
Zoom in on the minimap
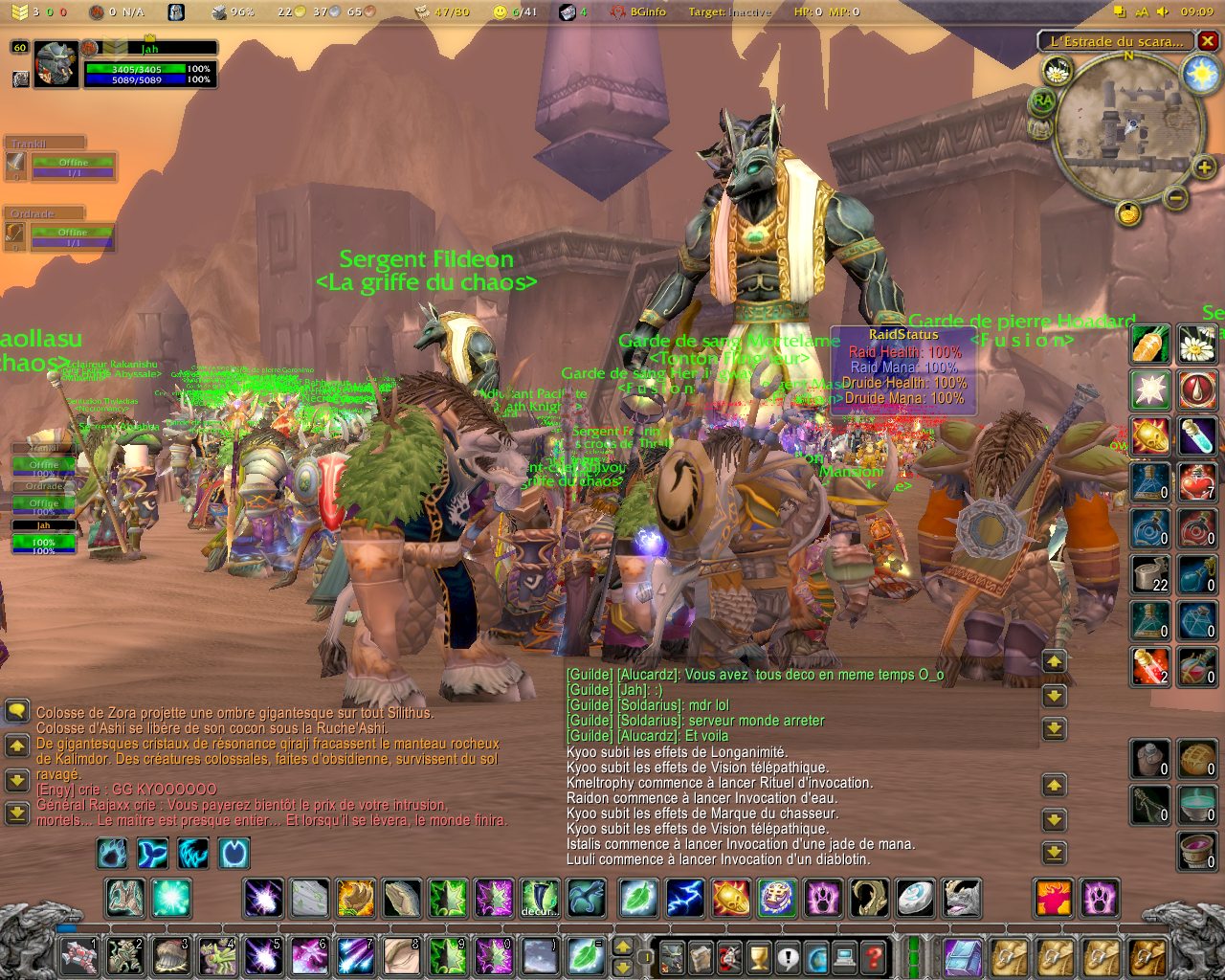(1203, 168)
